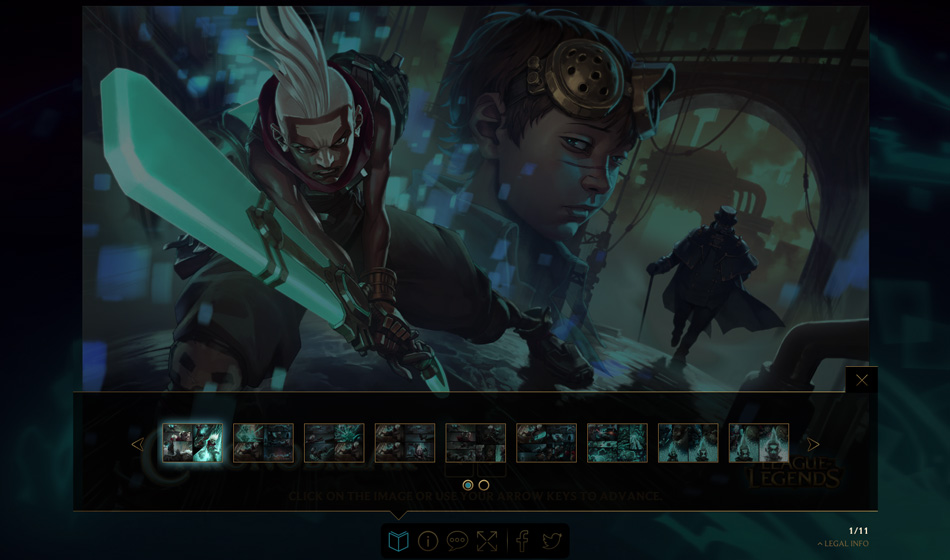Switch to the second thumbnail set dot
This screenshot has width=950, height=560.
[x=484, y=485]
